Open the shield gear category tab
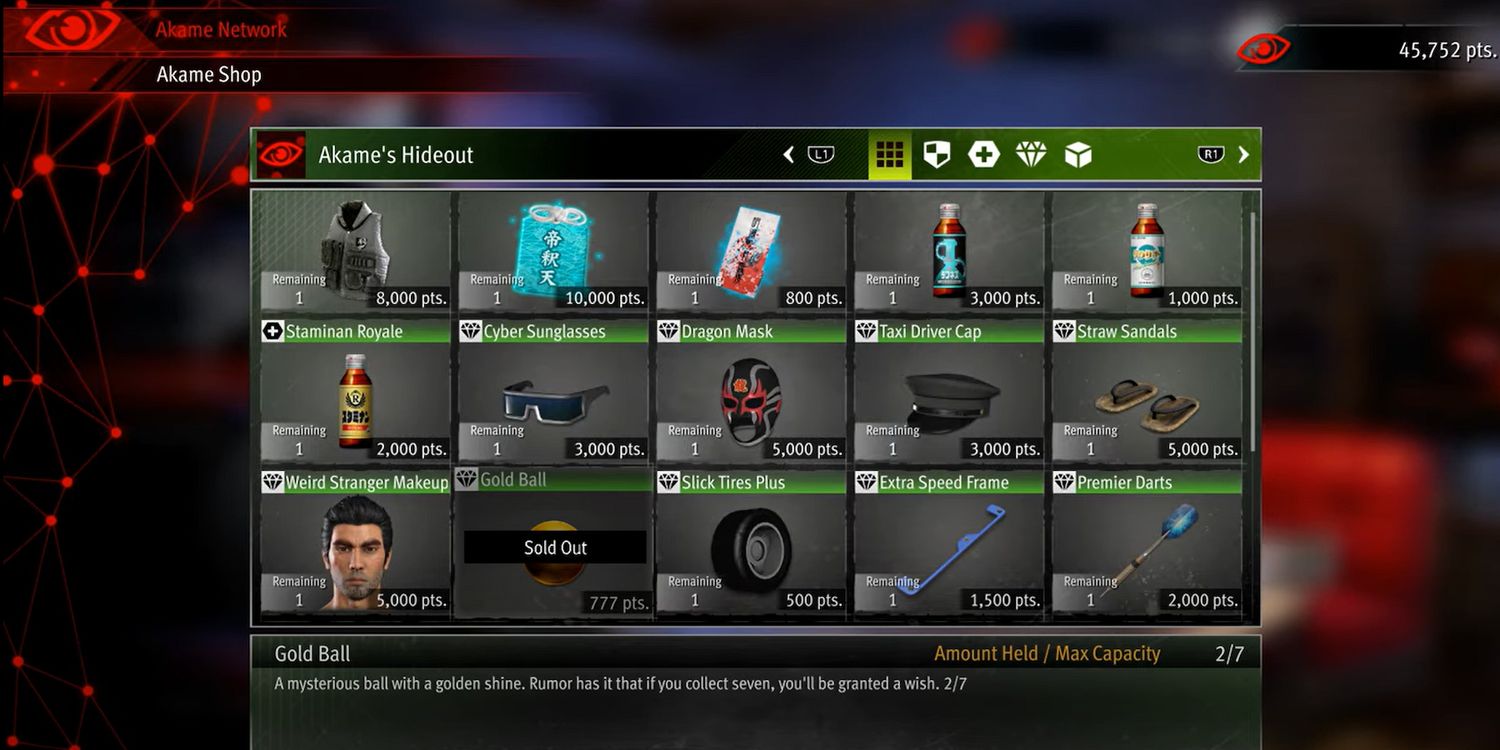Viewport: 1500px width, 750px height. click(x=937, y=155)
